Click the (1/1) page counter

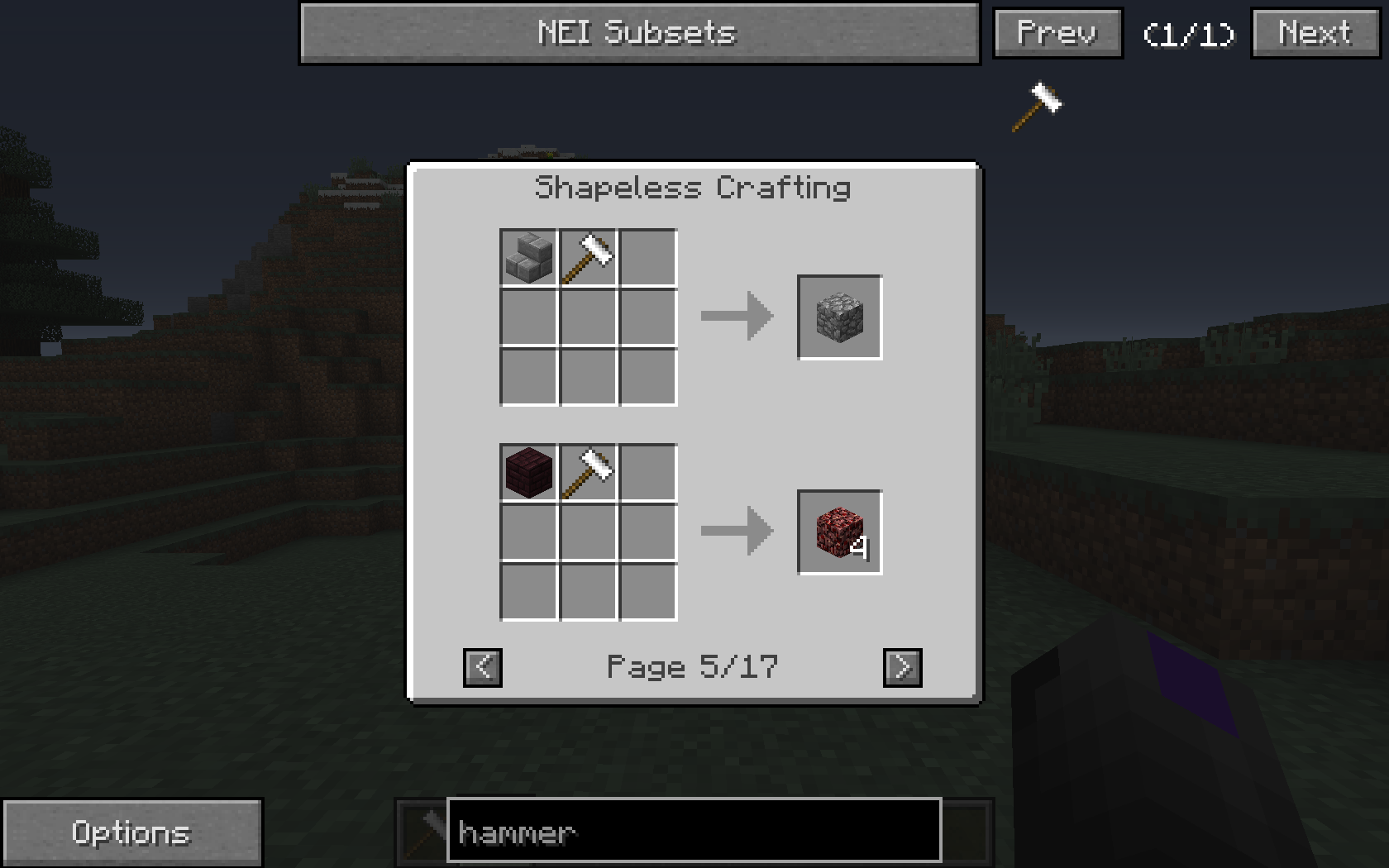(1187, 35)
